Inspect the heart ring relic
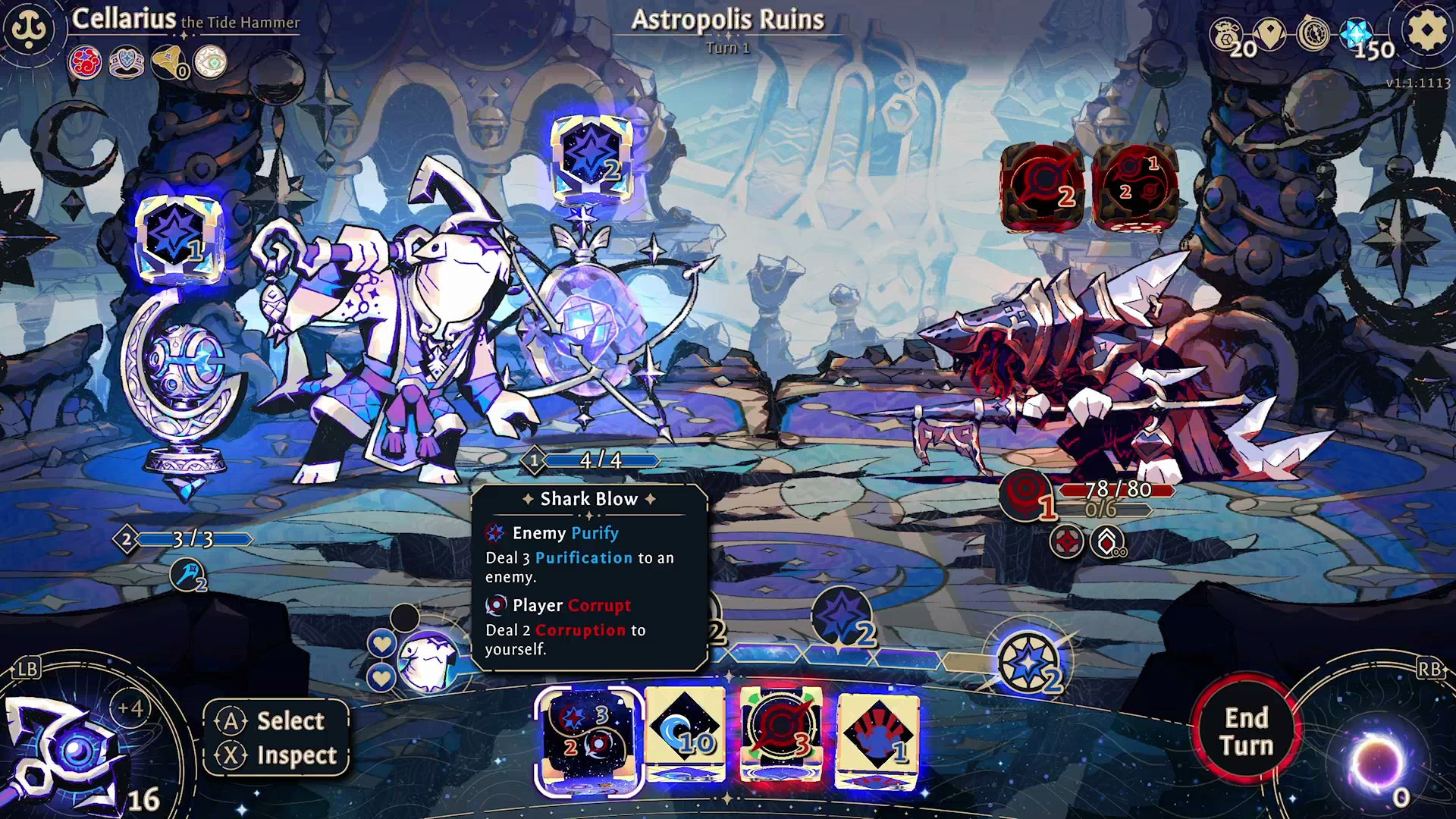The width and height of the screenshot is (1456, 819). 127,63
